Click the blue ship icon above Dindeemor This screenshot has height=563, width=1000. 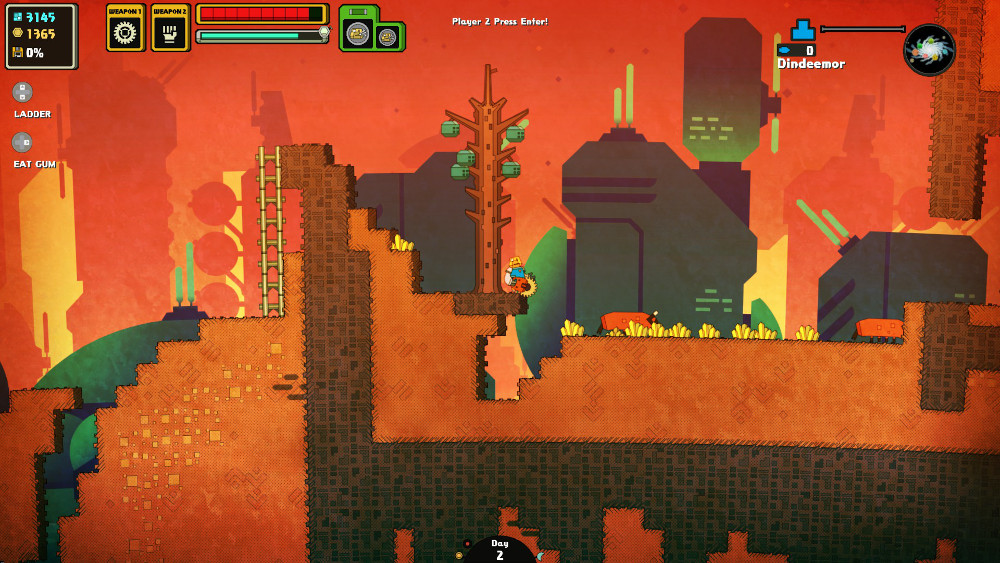point(803,30)
